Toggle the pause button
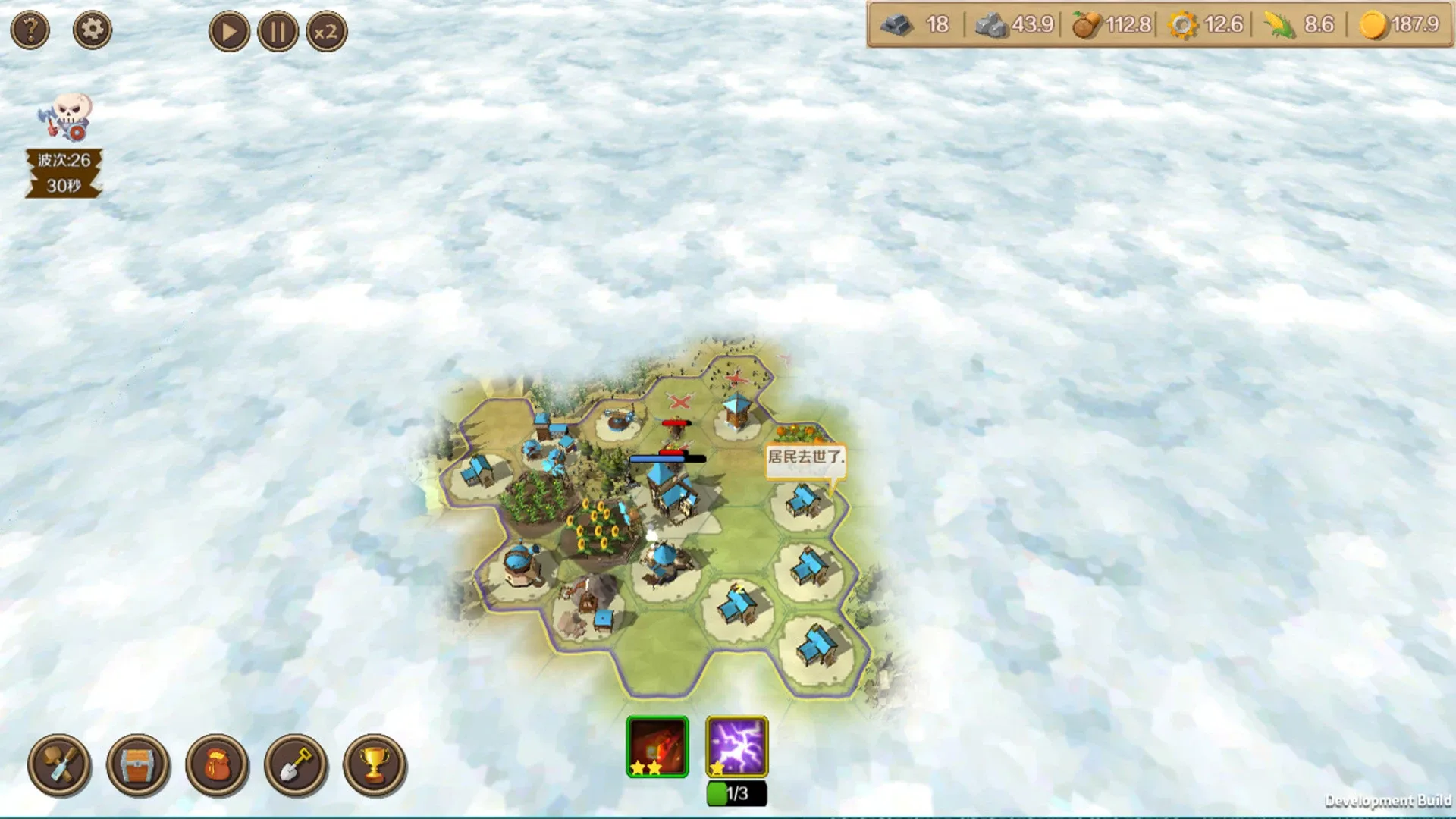 [x=278, y=31]
